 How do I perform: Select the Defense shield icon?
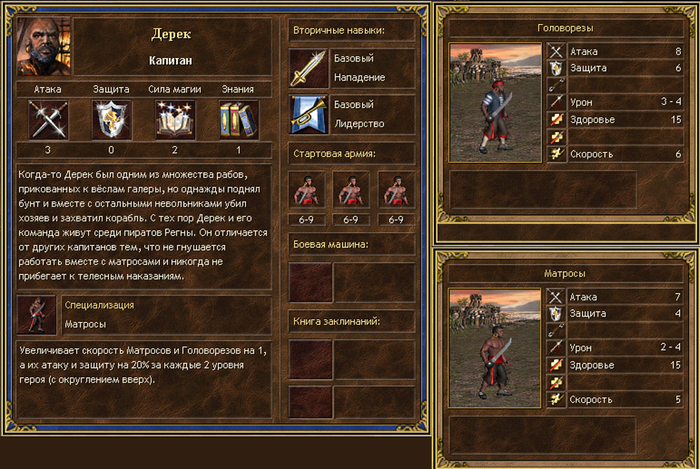pos(111,120)
